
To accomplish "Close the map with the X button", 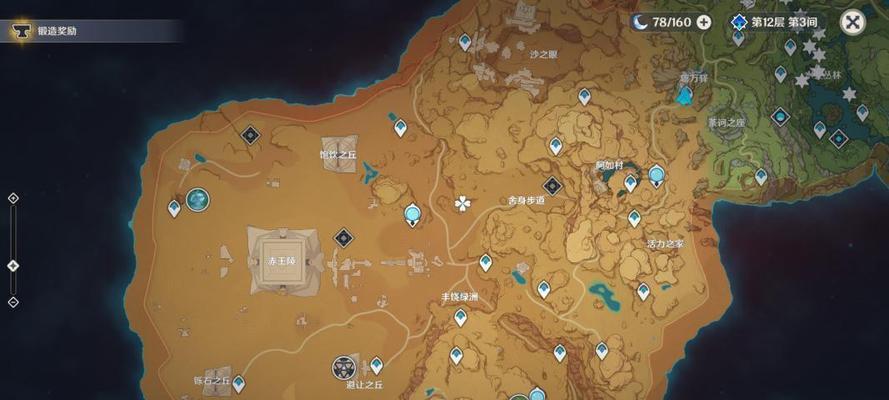I will (x=852, y=22).
